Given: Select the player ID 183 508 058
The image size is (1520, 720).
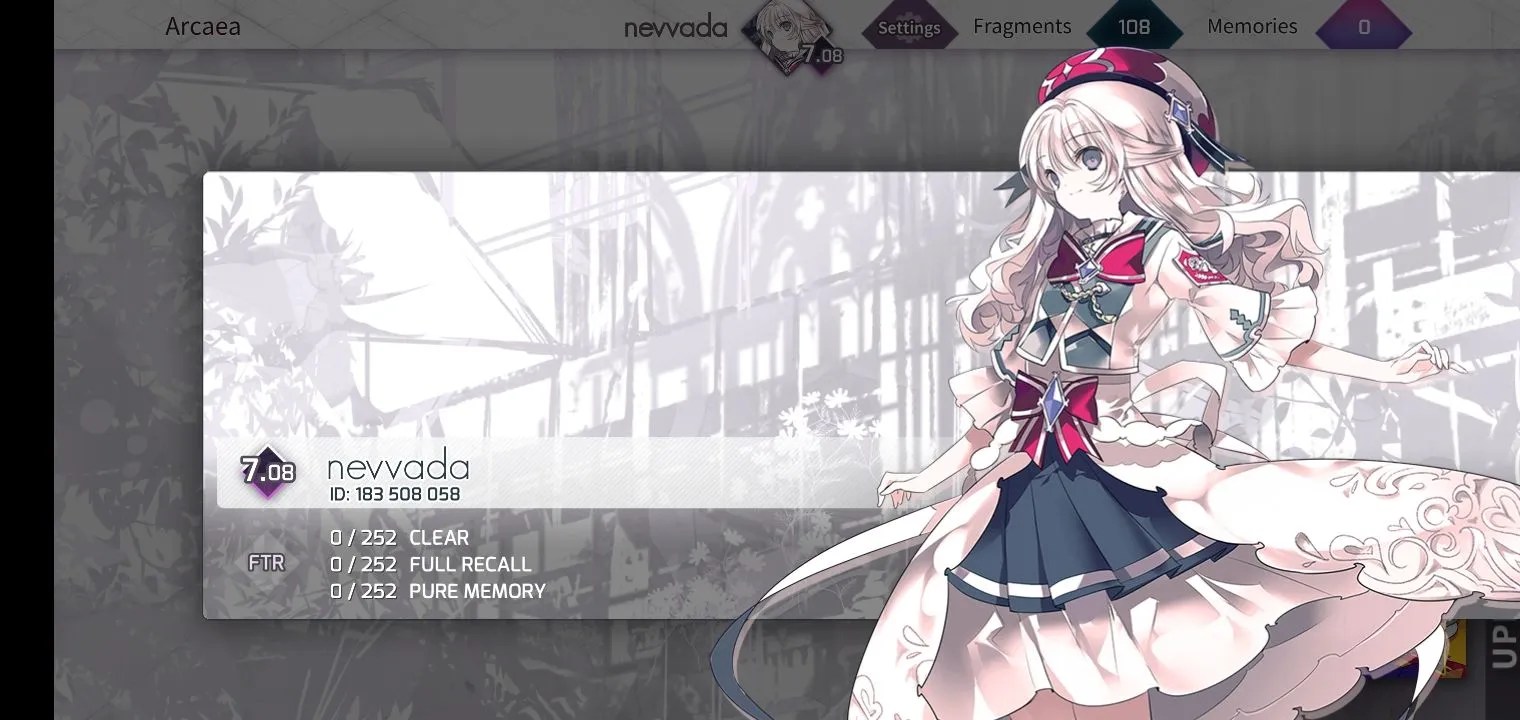Looking at the screenshot, I should [394, 492].
